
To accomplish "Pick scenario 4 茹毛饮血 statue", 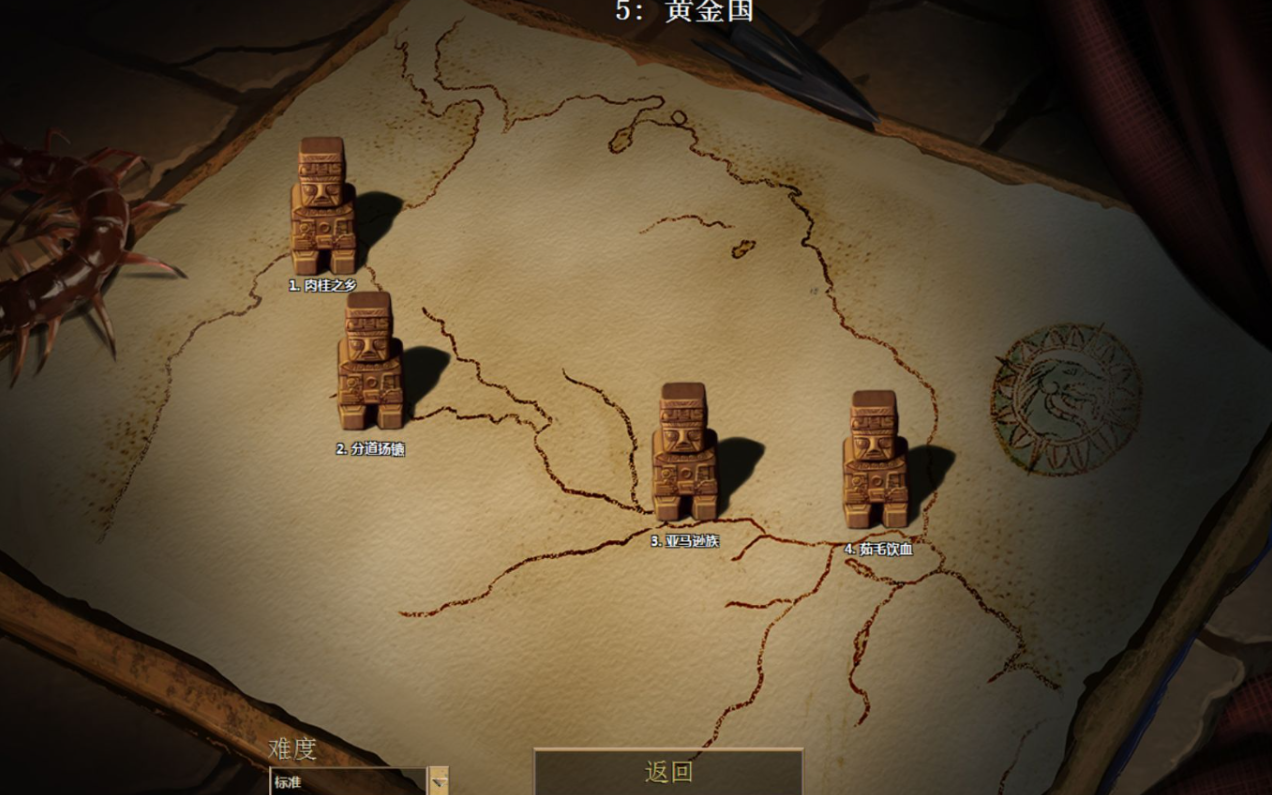I will click(875, 460).
